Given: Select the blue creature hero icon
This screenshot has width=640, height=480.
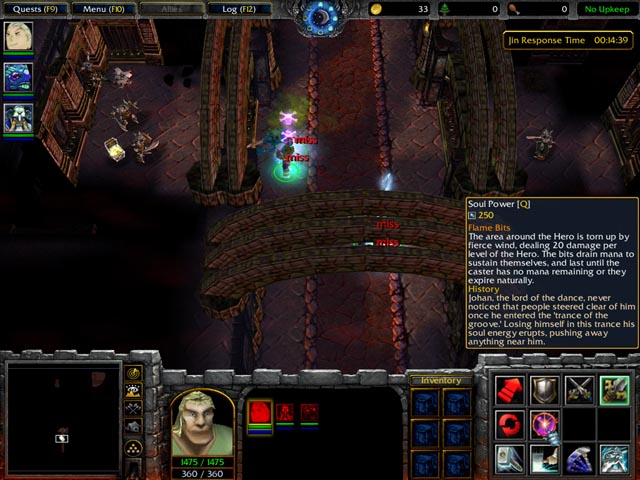Looking at the screenshot, I should tap(18, 77).
